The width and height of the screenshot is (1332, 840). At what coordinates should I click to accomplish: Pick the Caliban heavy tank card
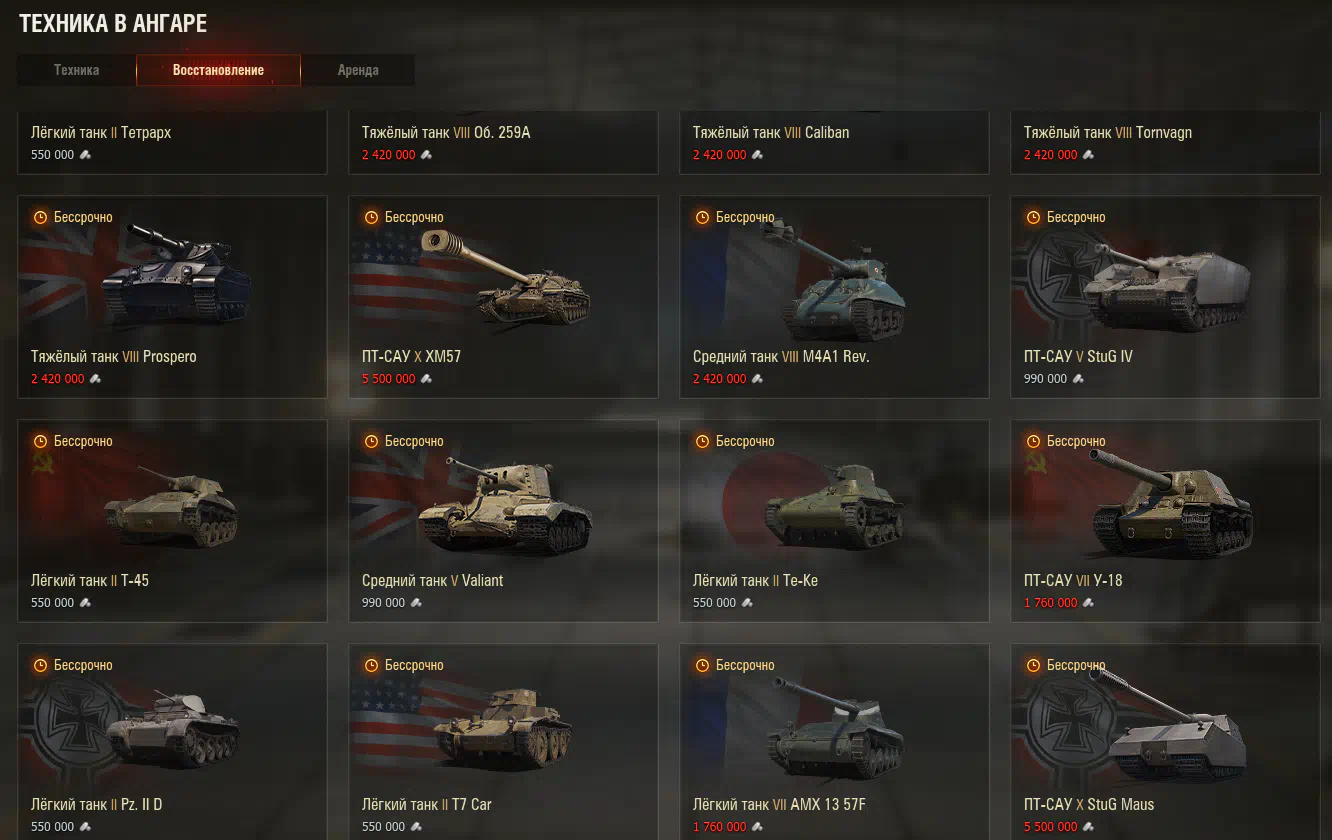click(x=834, y=142)
